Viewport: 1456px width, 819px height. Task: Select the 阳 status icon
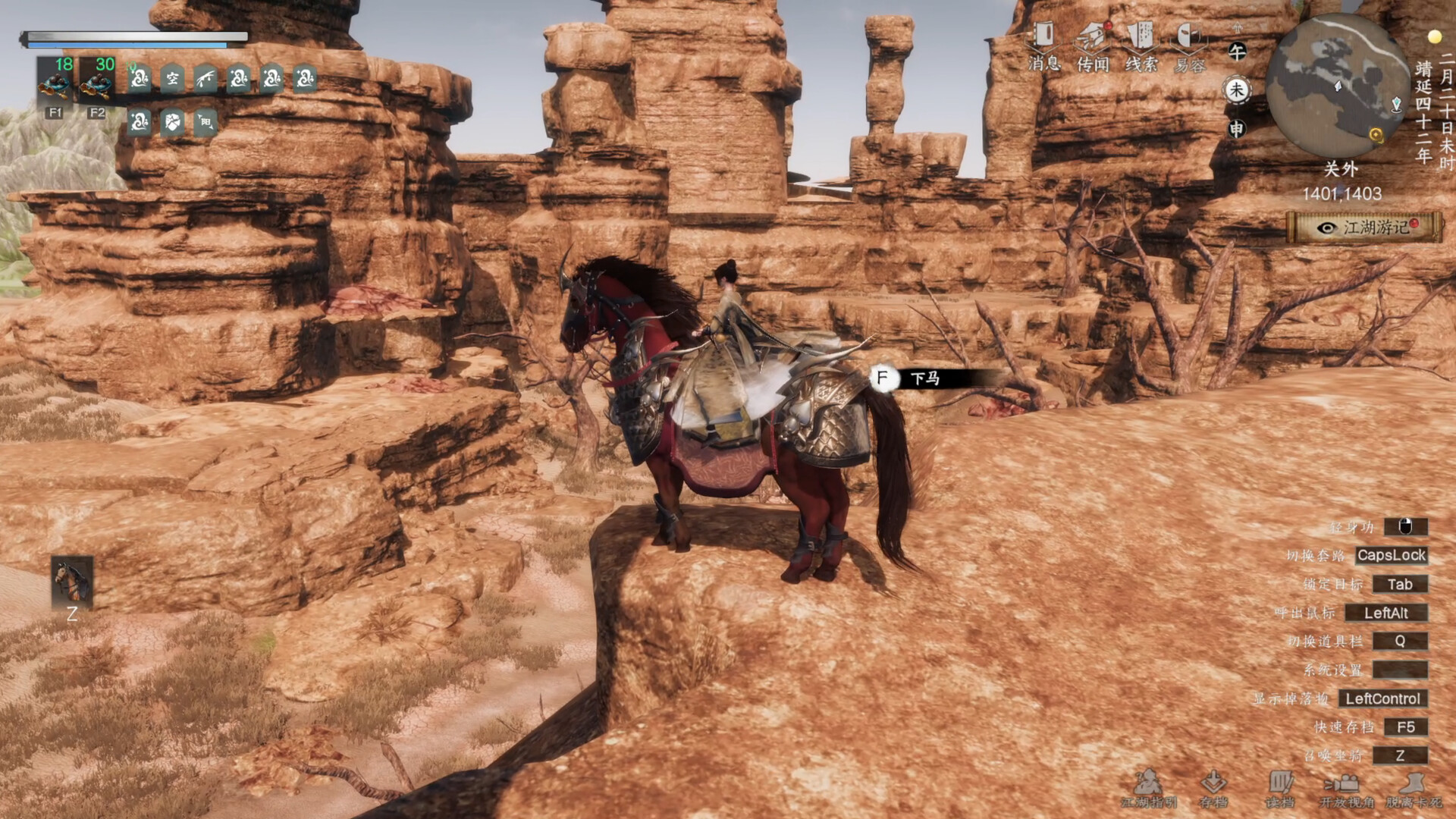(x=206, y=122)
